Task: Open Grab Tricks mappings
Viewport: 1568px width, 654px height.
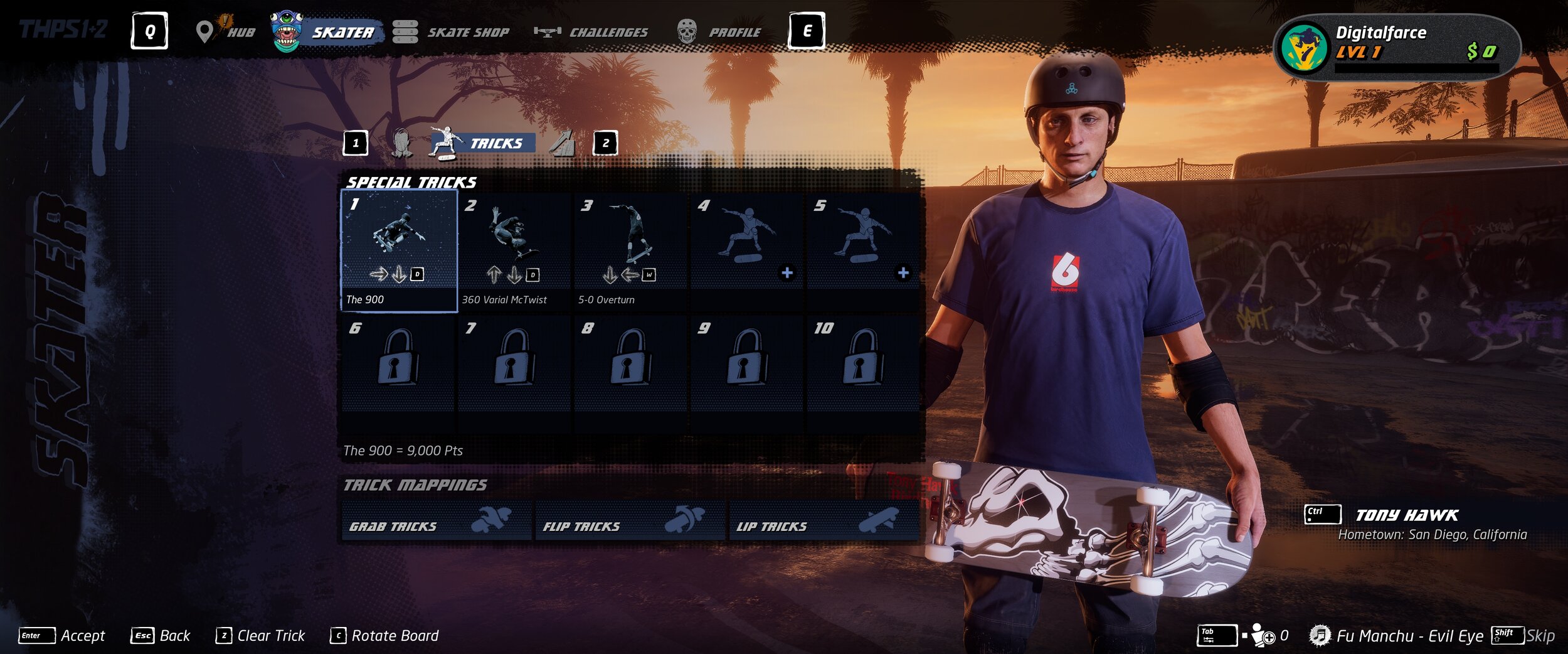Action: [x=437, y=522]
